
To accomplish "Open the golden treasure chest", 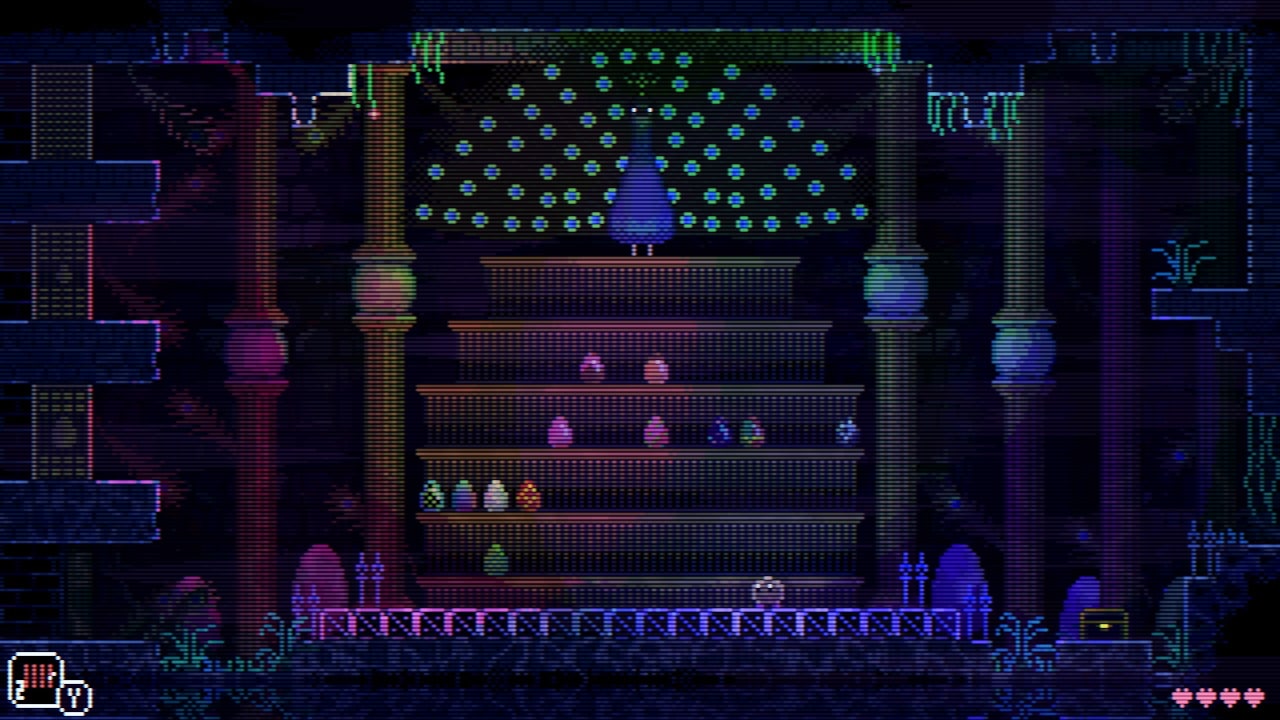I will [x=1103, y=623].
